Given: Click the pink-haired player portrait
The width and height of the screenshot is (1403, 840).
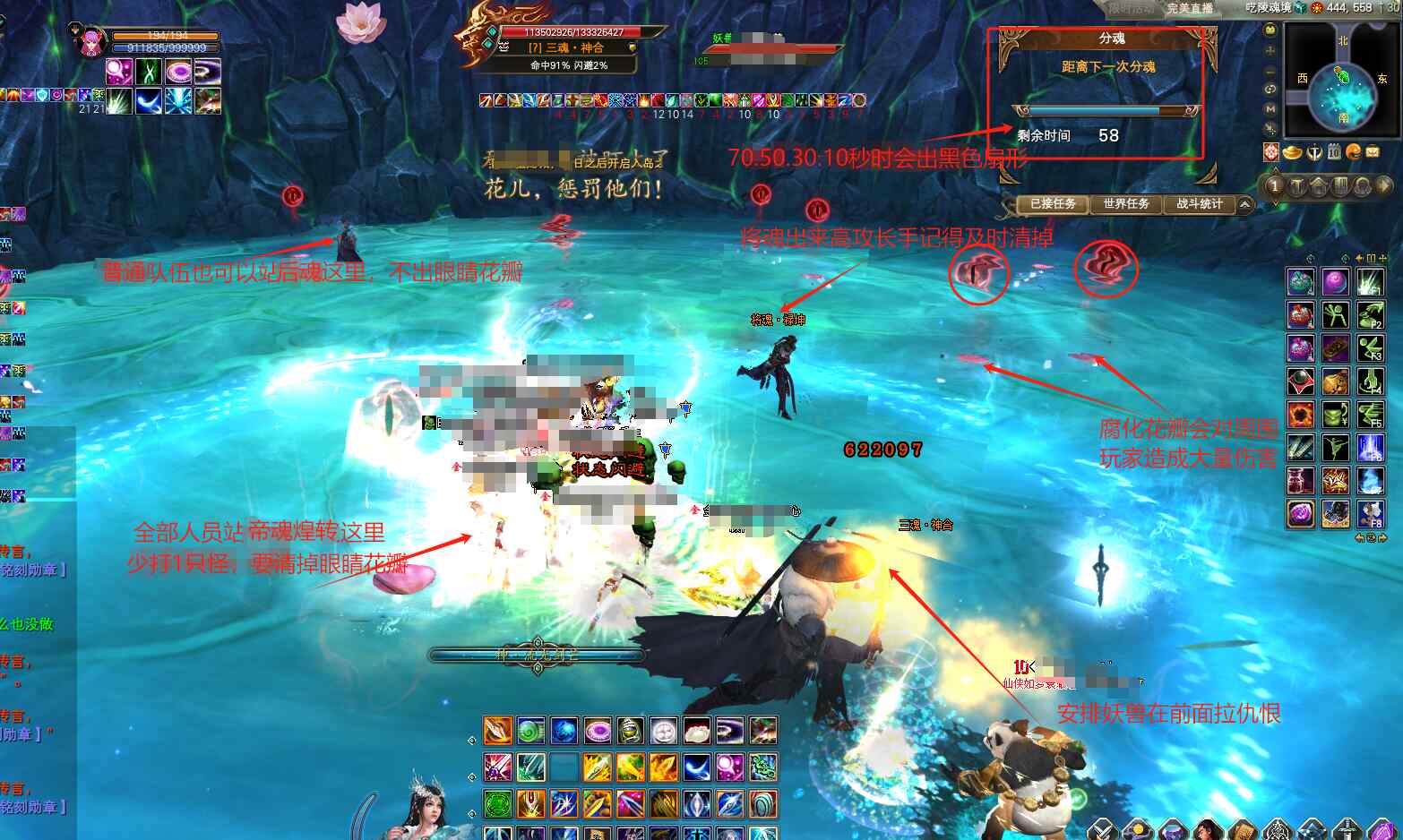Looking at the screenshot, I should (x=92, y=41).
